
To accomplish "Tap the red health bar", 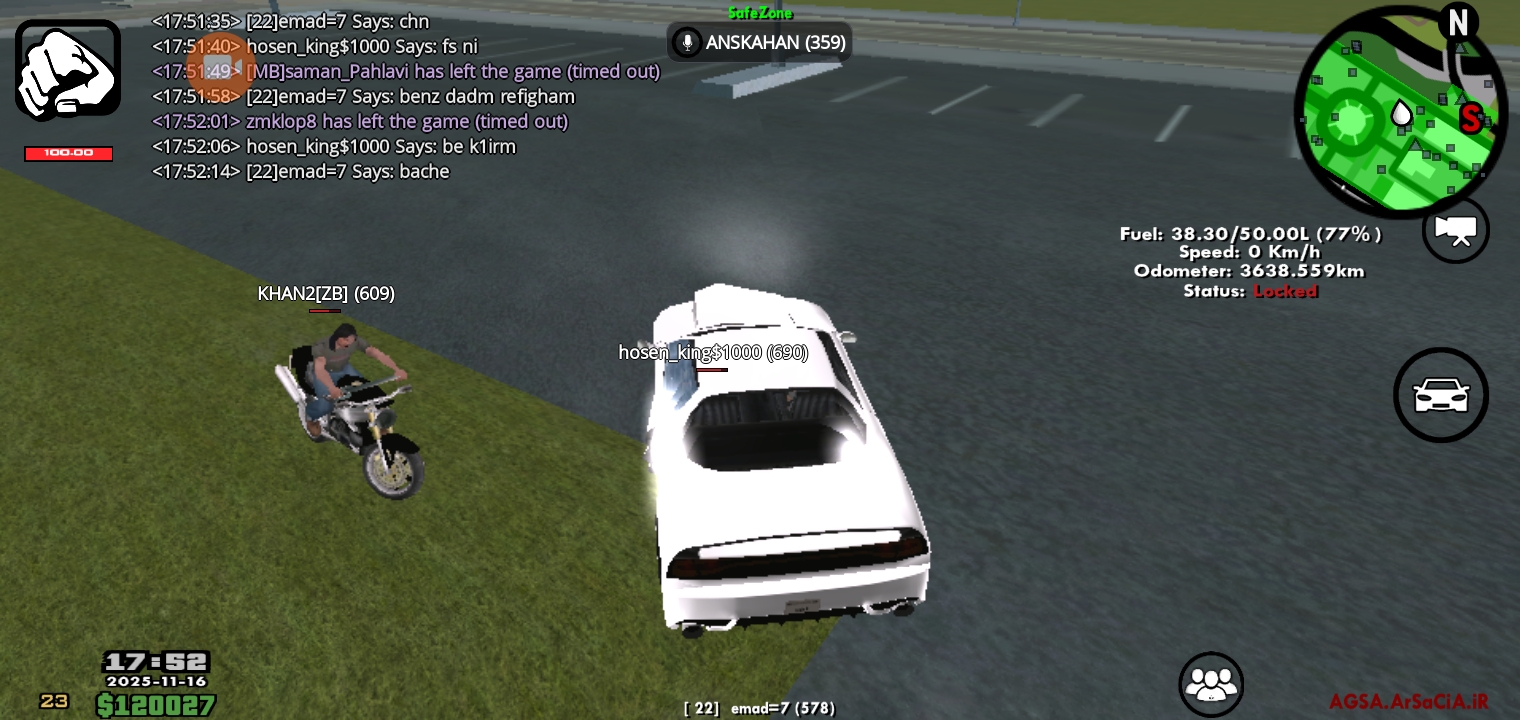I will coord(68,153).
